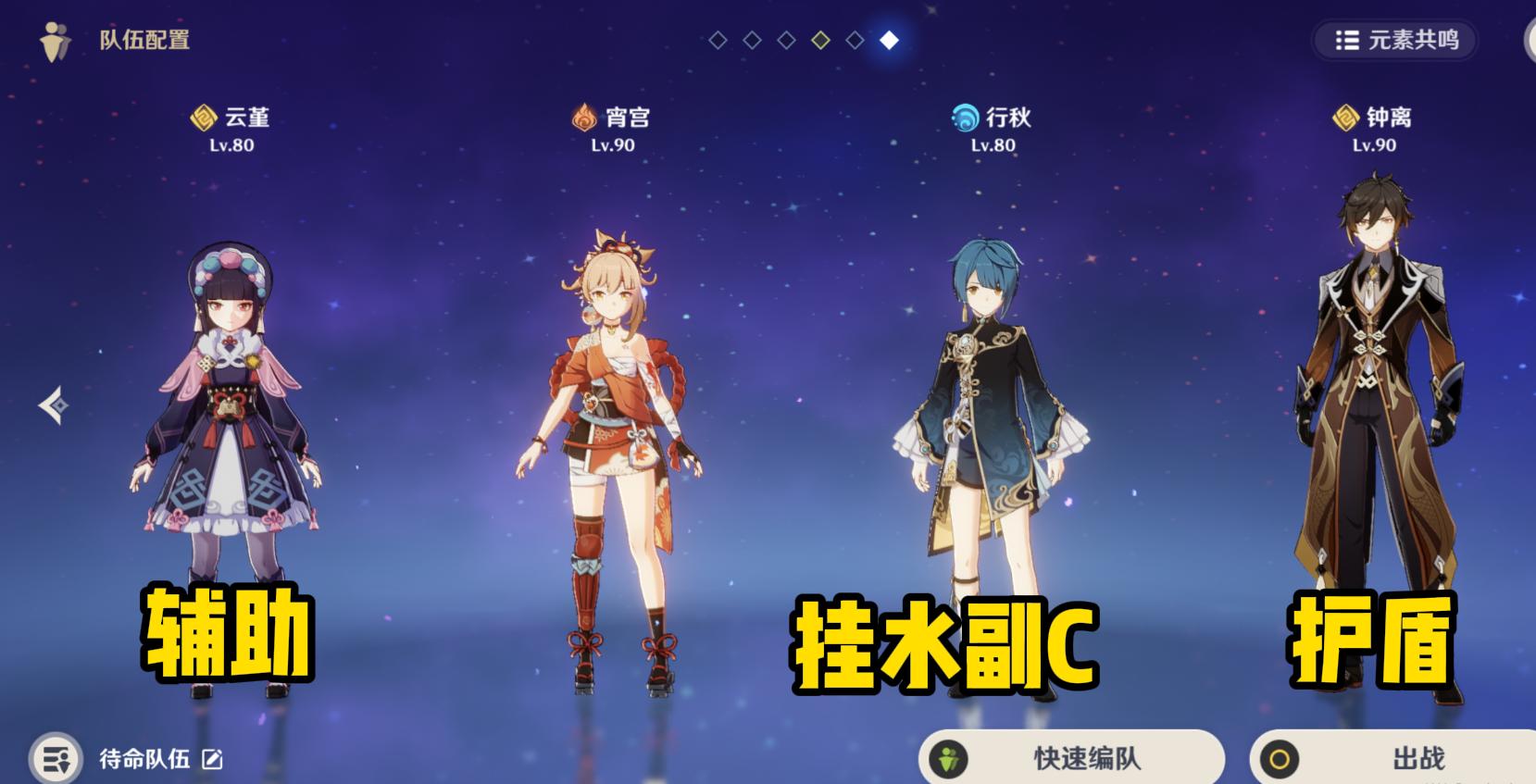
Task: Click the edit pencil icon beside 待命队伍
Action: coord(214,759)
